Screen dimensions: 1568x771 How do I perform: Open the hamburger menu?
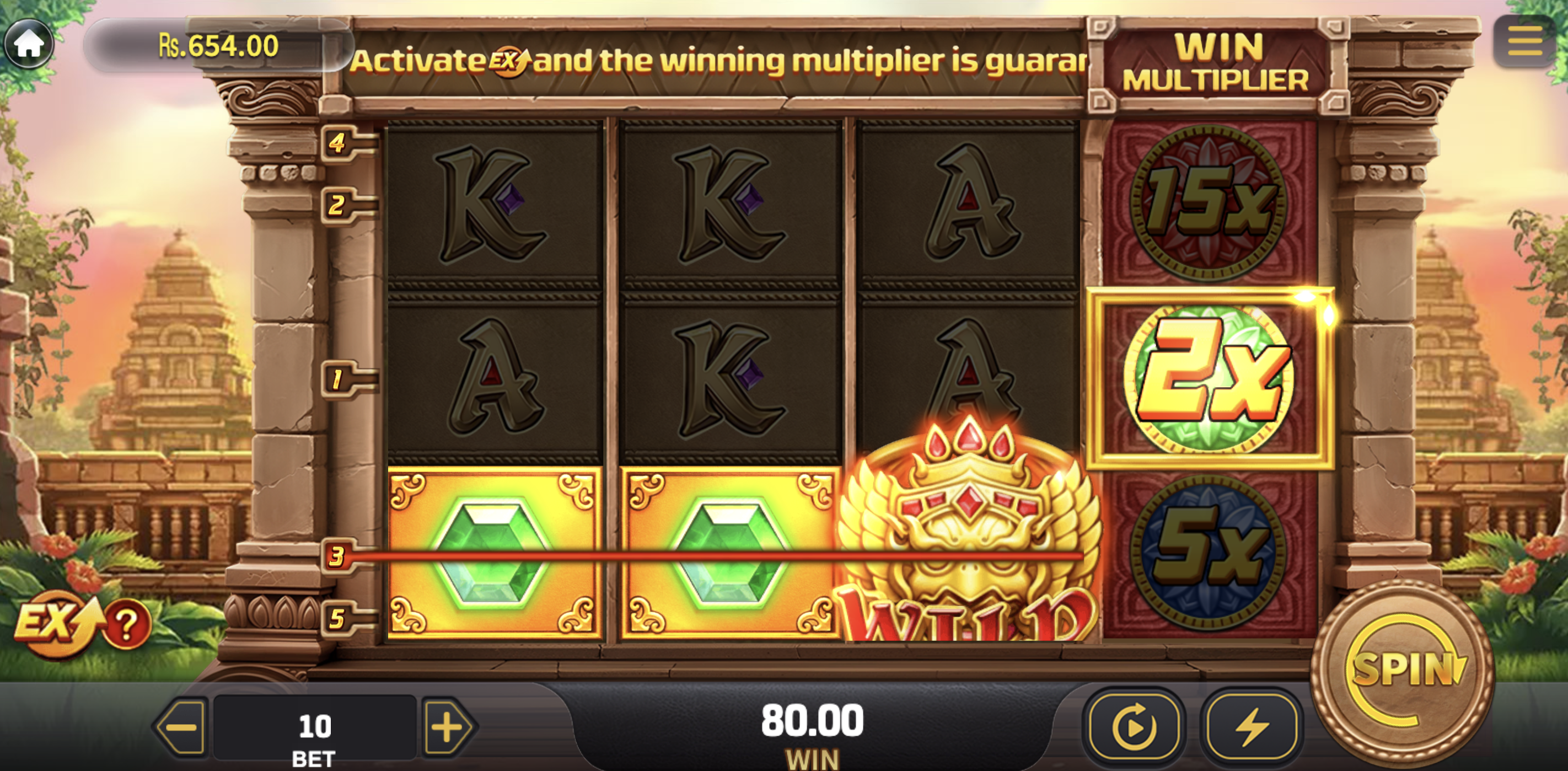tap(1524, 41)
